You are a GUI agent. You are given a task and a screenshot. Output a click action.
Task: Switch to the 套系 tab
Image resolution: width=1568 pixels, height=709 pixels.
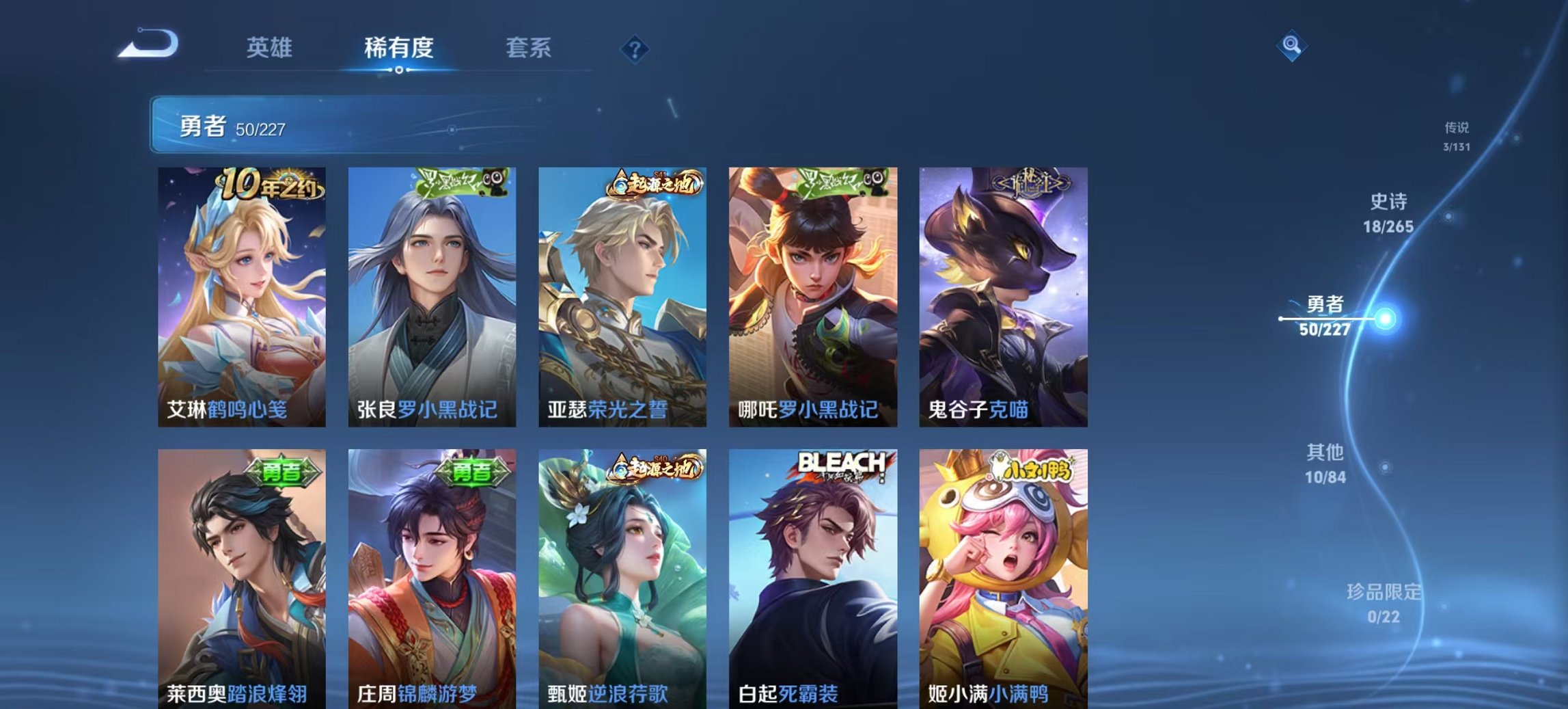click(x=529, y=48)
